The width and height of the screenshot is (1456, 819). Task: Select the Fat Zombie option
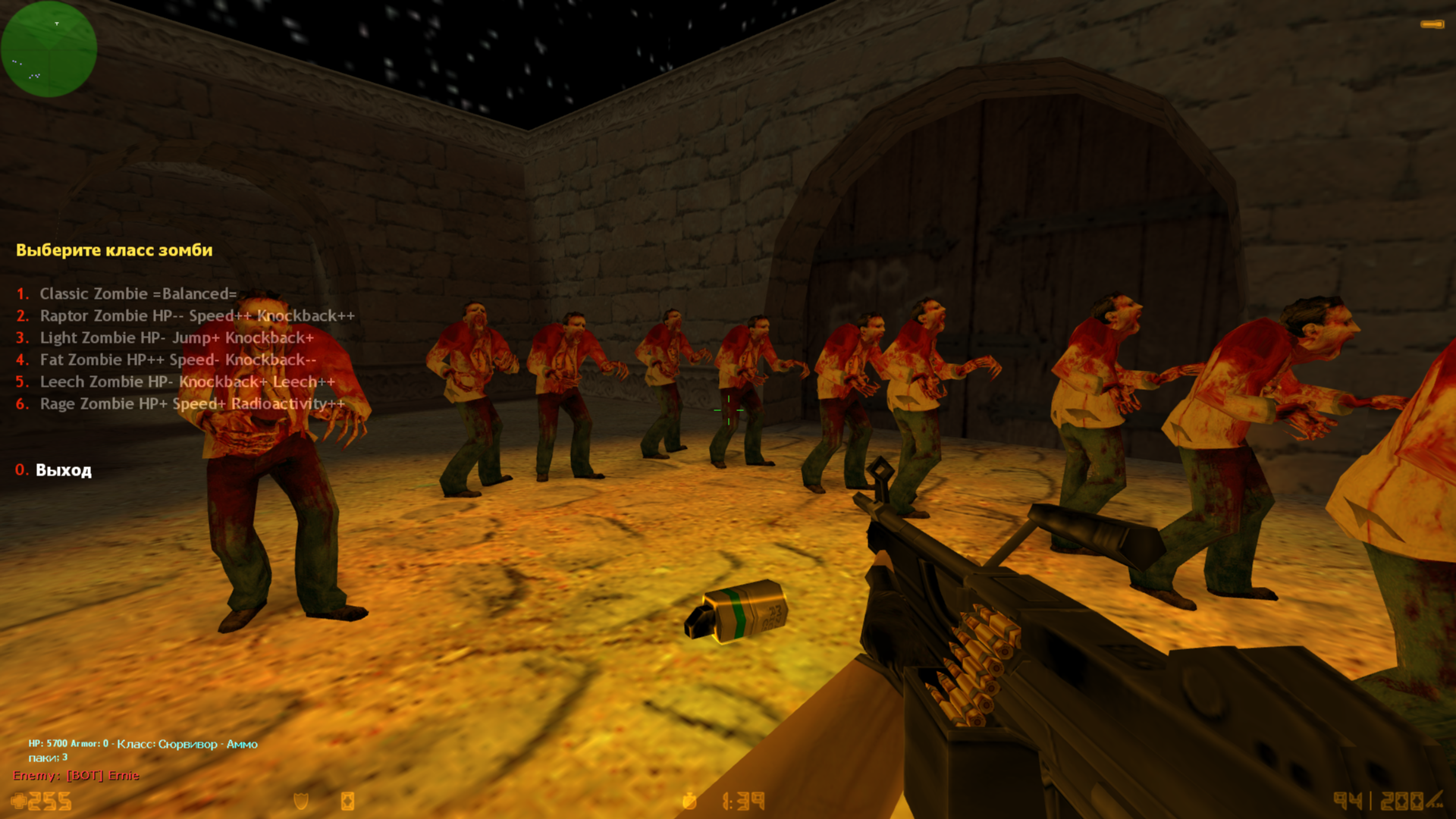click(x=177, y=360)
